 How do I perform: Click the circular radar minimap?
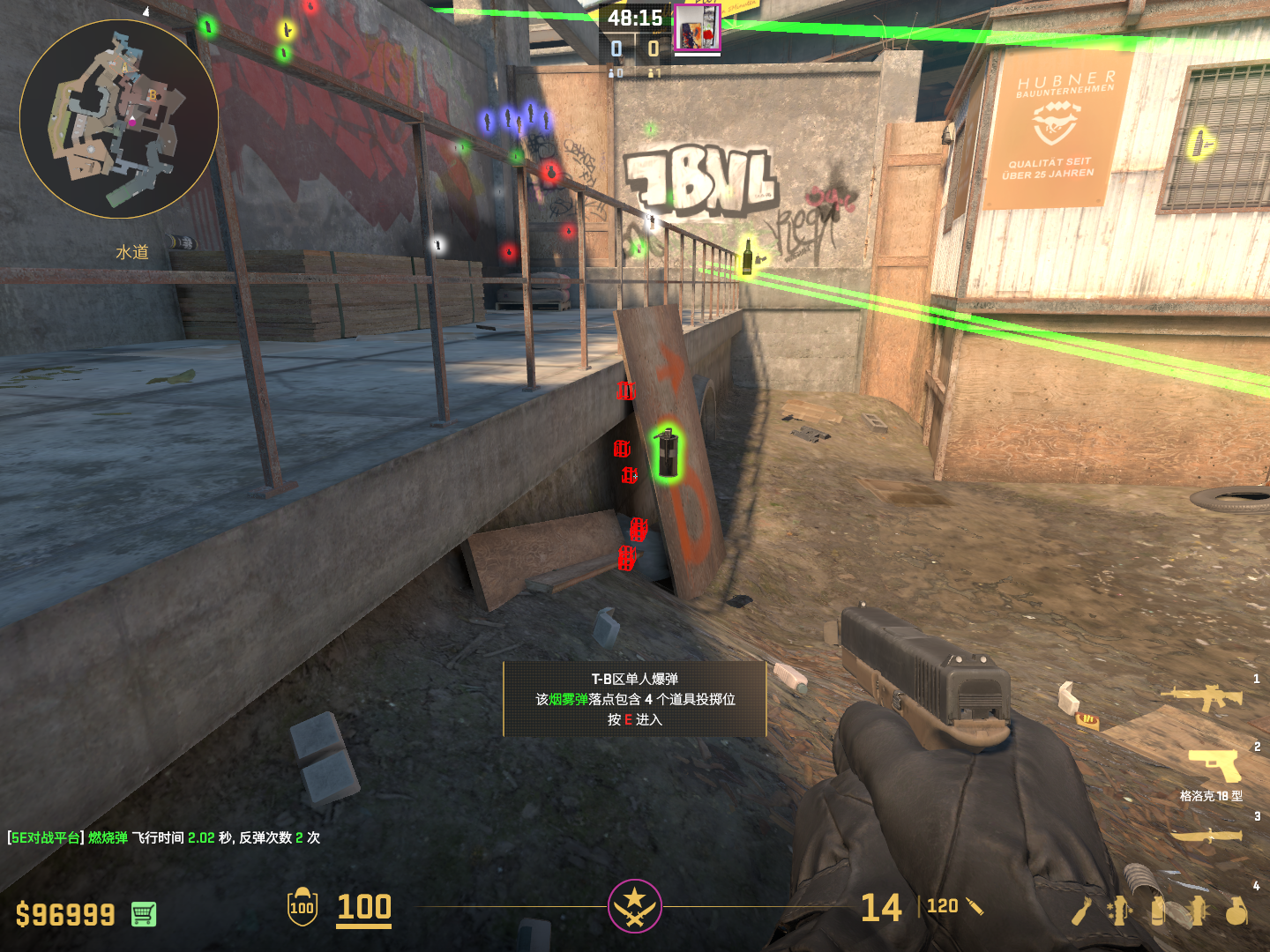point(119,119)
